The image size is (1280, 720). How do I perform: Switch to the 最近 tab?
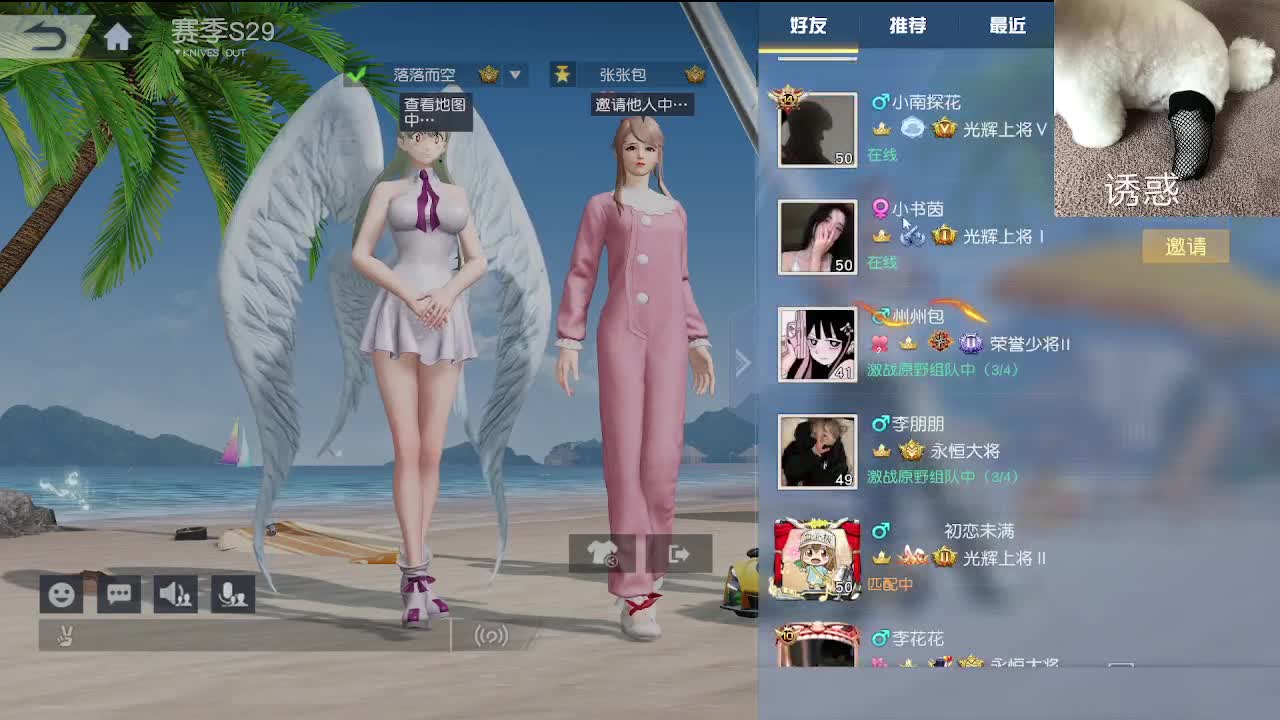(x=1005, y=26)
